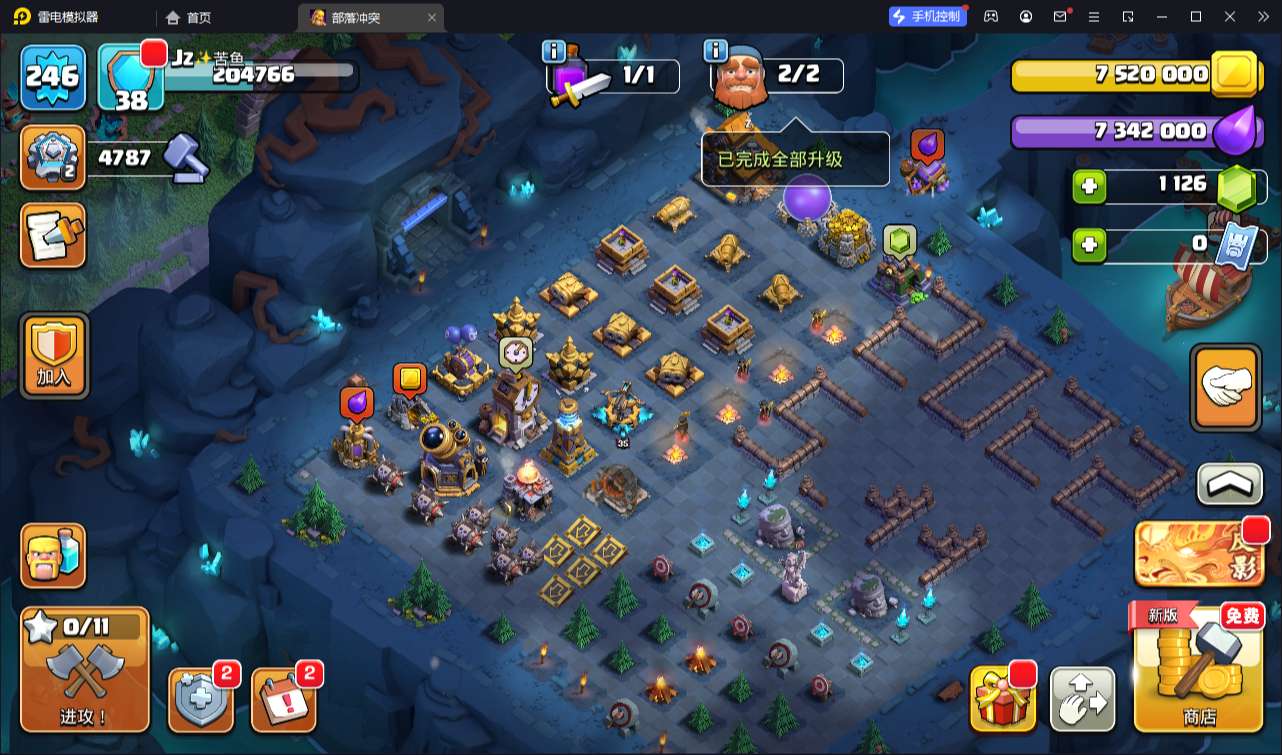The image size is (1282, 755).
Task: Open the barbarian and elixir army button
Action: click(53, 555)
